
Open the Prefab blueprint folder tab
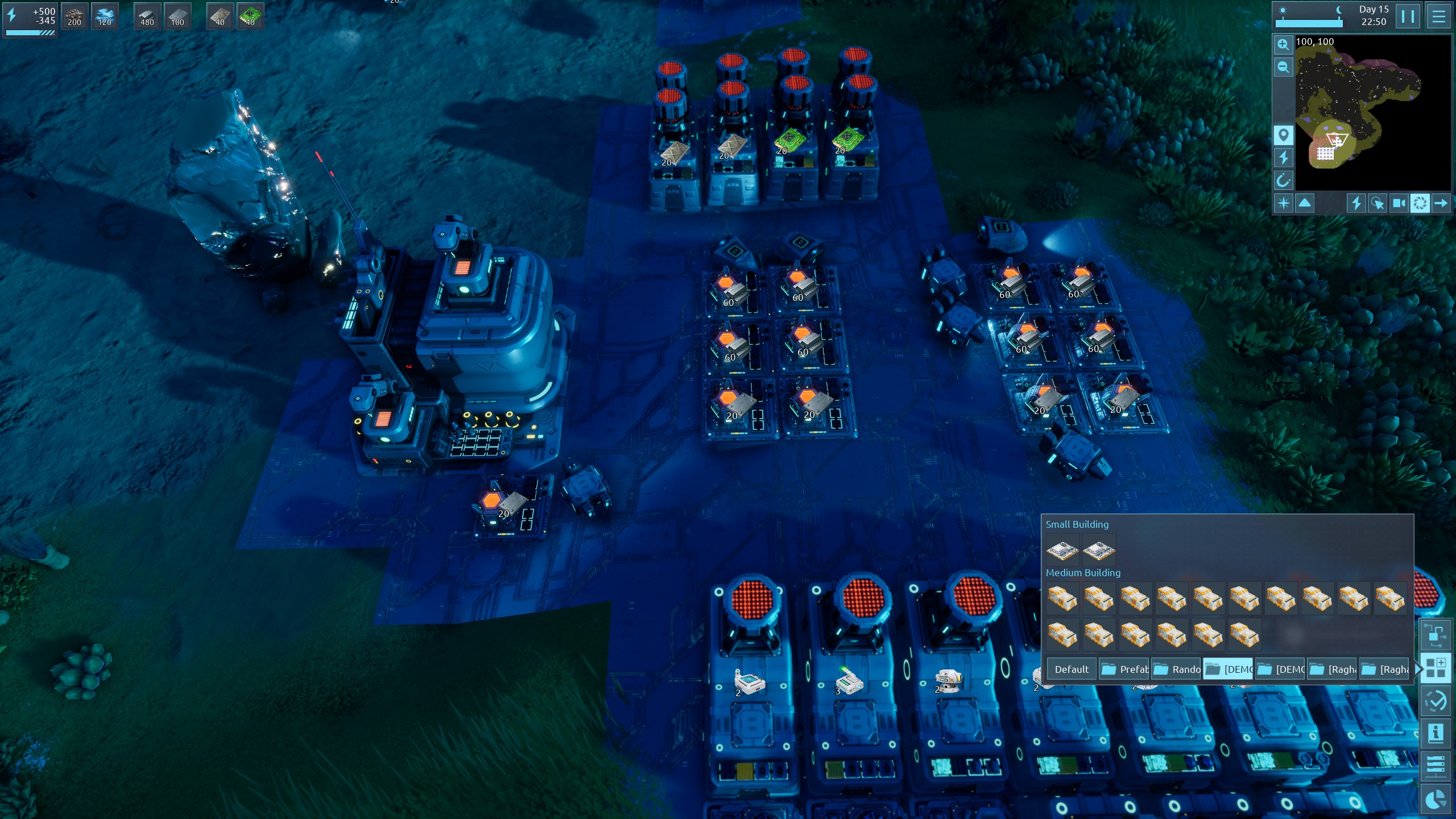[x=1124, y=669]
